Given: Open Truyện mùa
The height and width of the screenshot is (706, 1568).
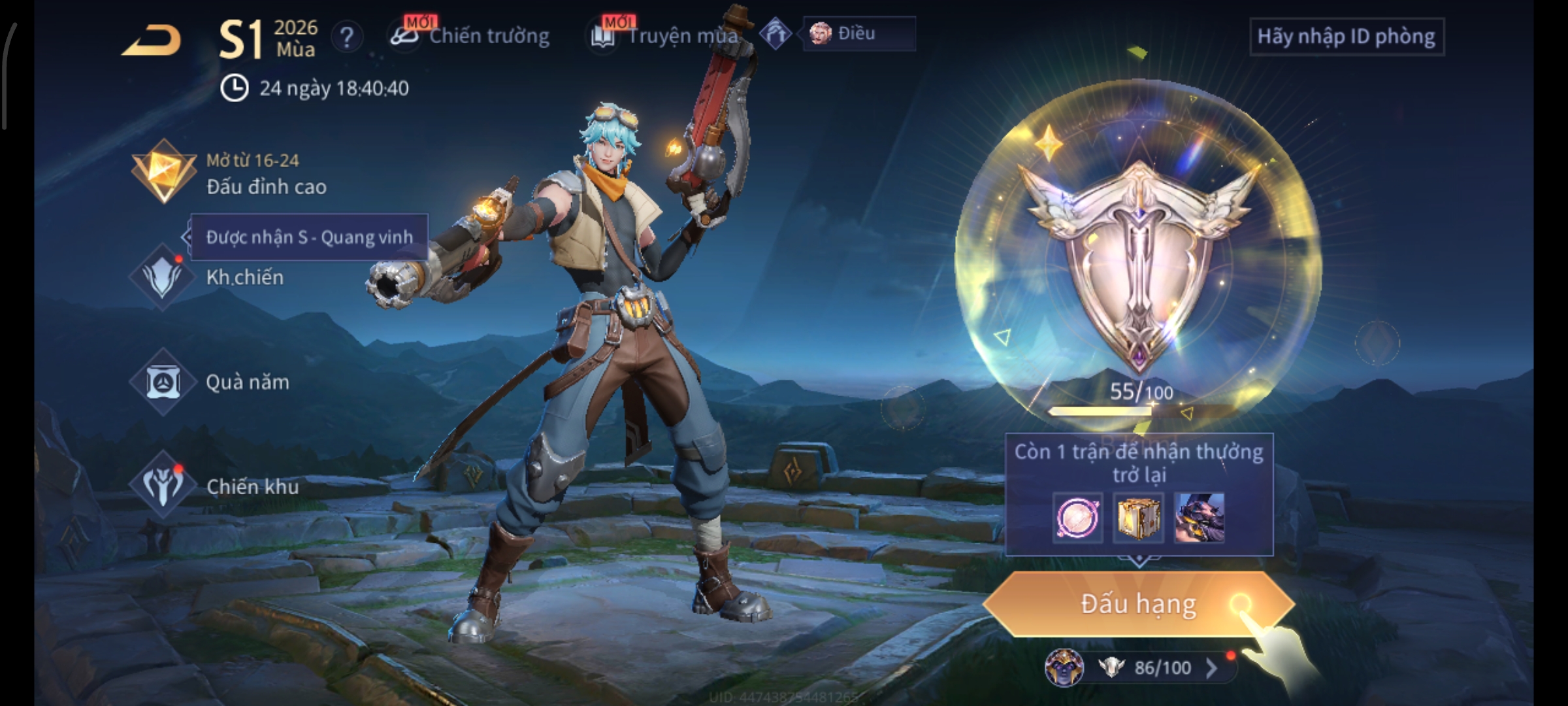Looking at the screenshot, I should click(x=665, y=36).
